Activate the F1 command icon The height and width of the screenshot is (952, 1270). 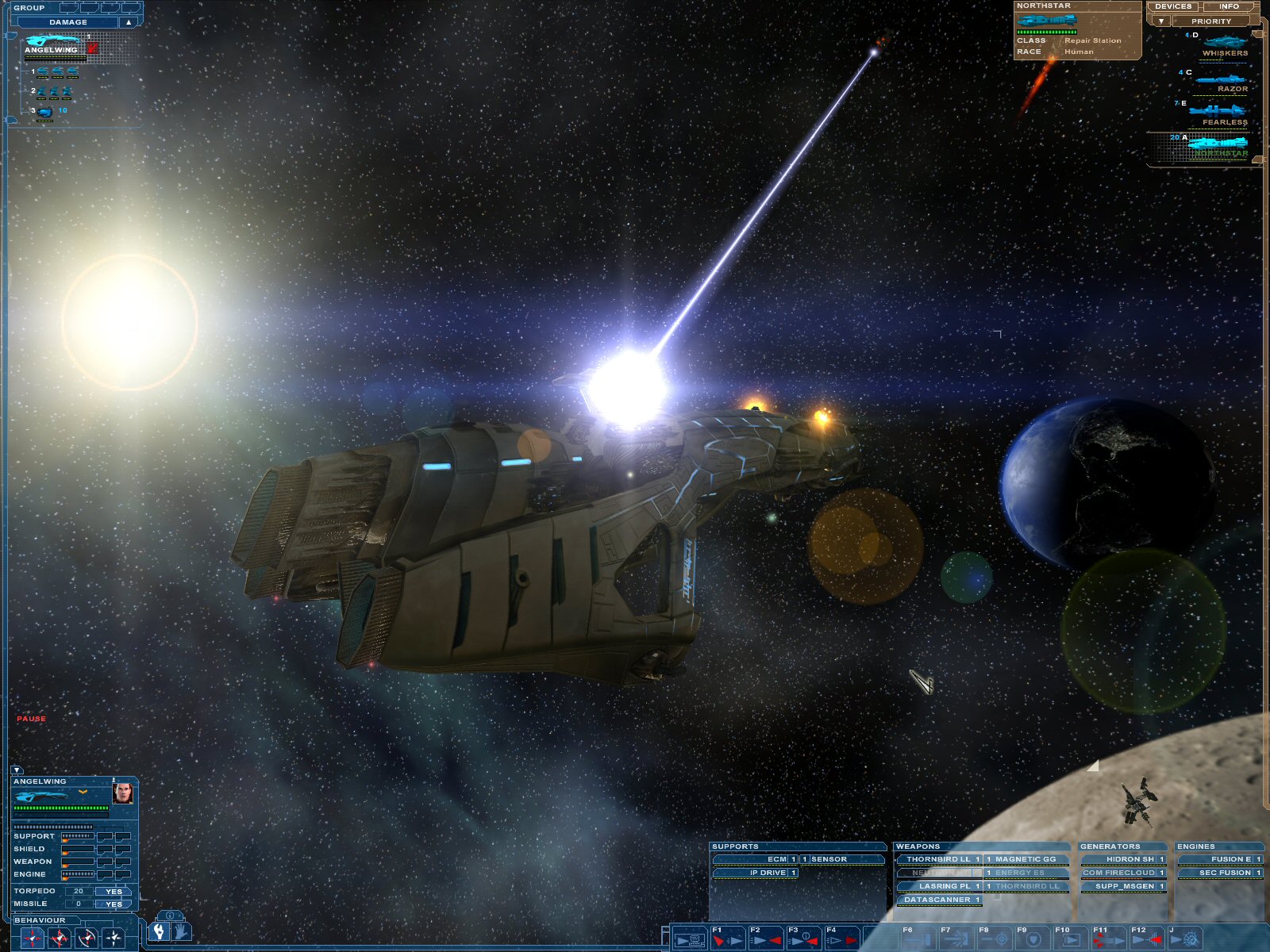click(727, 939)
